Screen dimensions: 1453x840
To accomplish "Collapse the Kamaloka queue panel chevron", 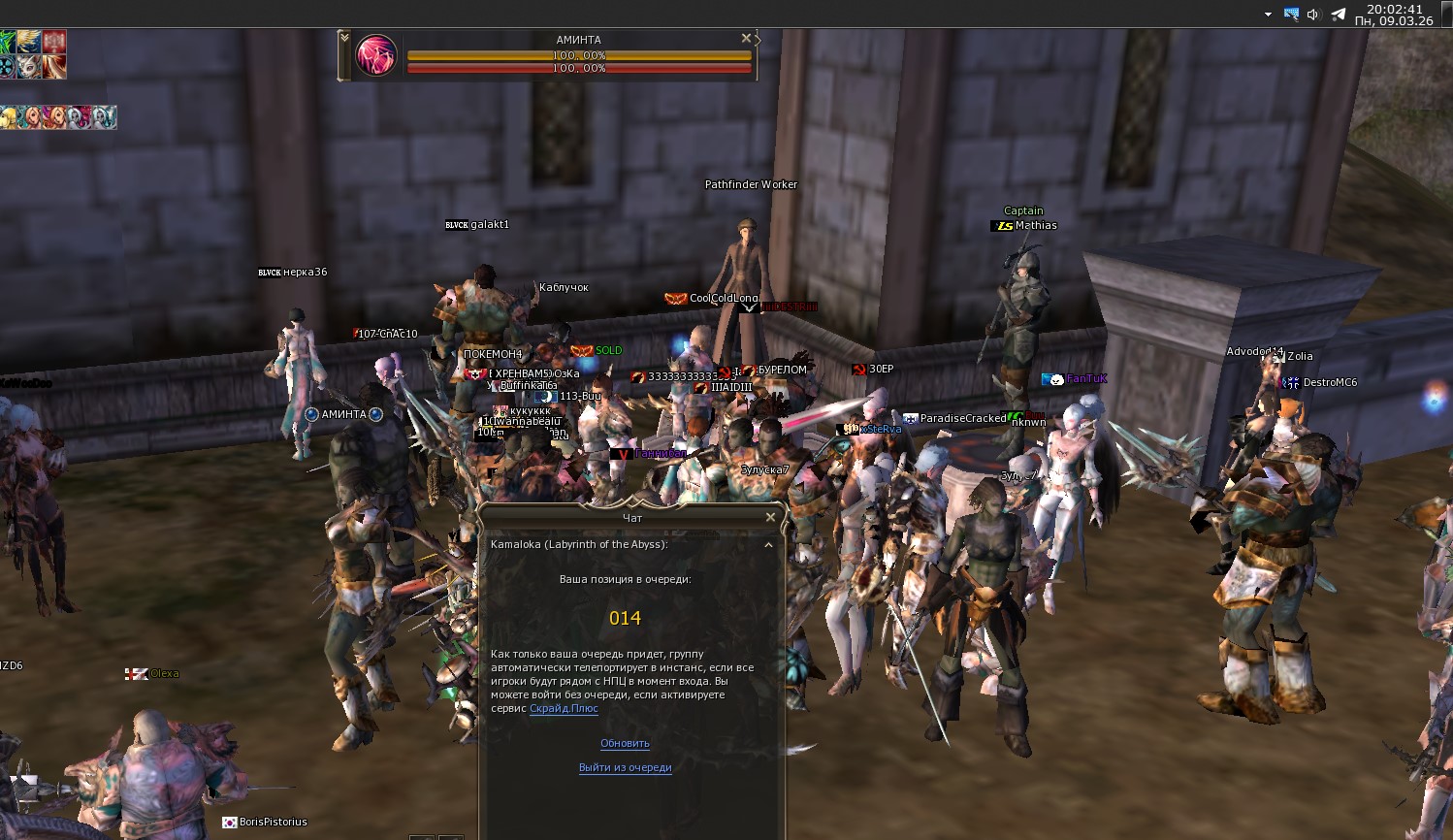I will [x=767, y=545].
